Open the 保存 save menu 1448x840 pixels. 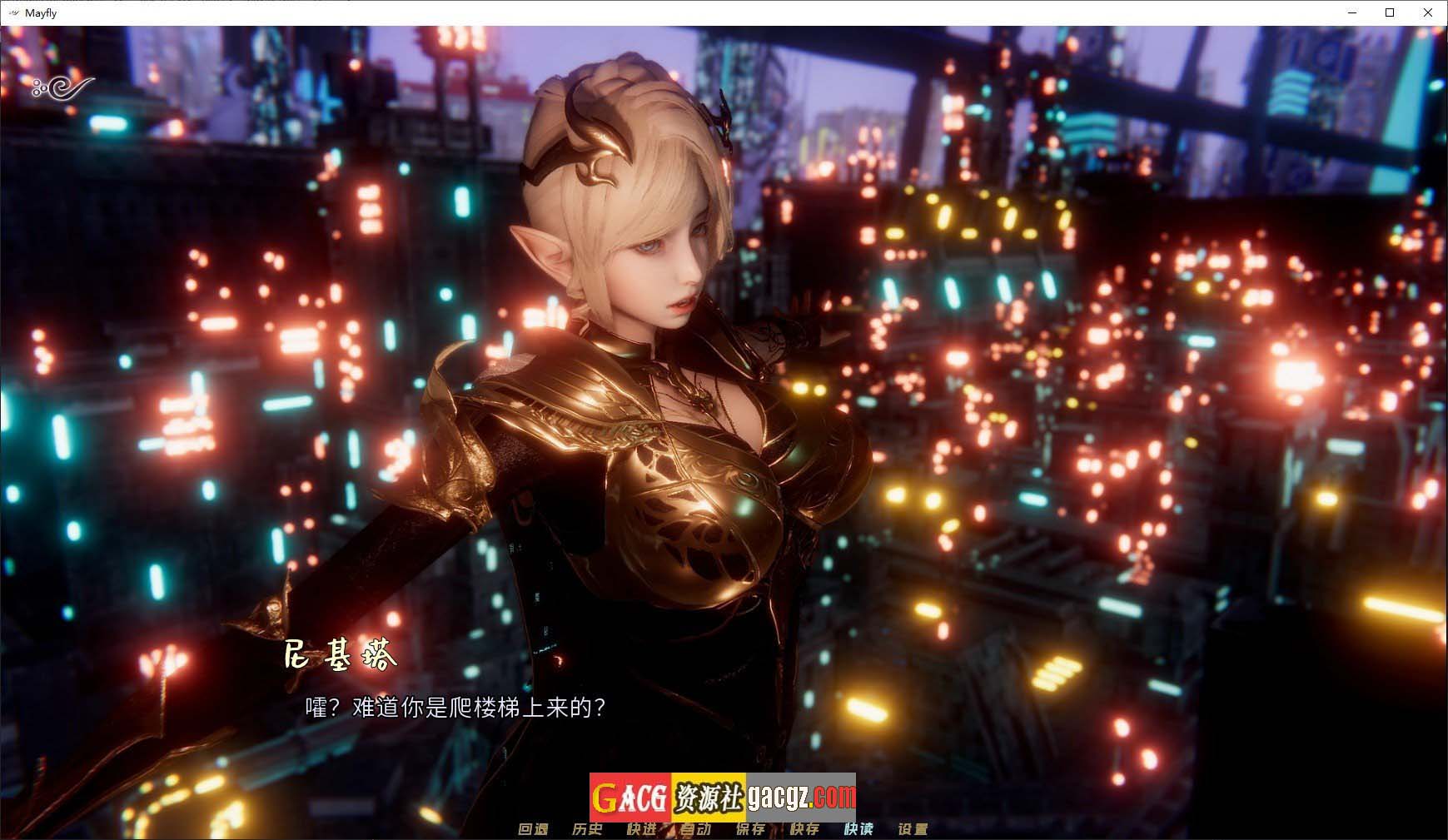750,829
